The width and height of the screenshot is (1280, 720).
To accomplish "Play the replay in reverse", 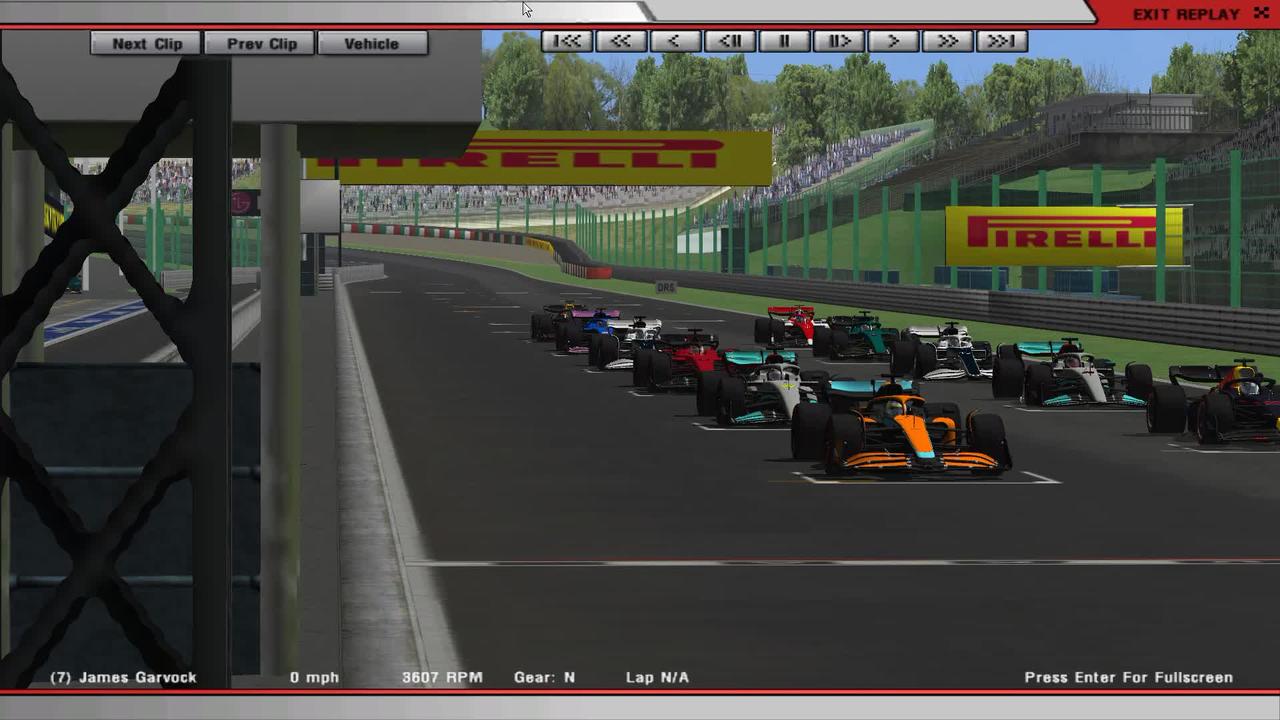I will (676, 41).
